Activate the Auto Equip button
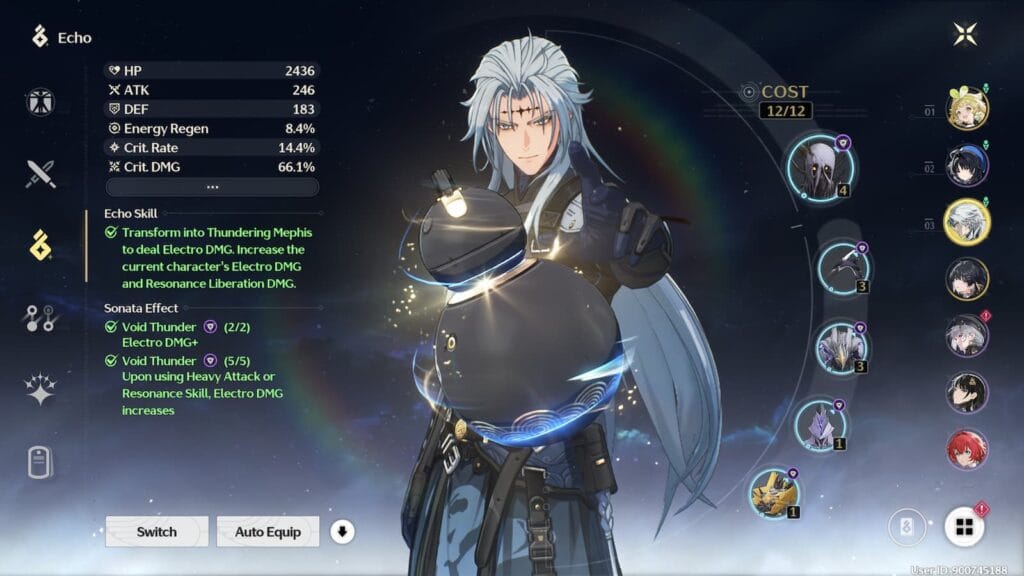 [268, 531]
